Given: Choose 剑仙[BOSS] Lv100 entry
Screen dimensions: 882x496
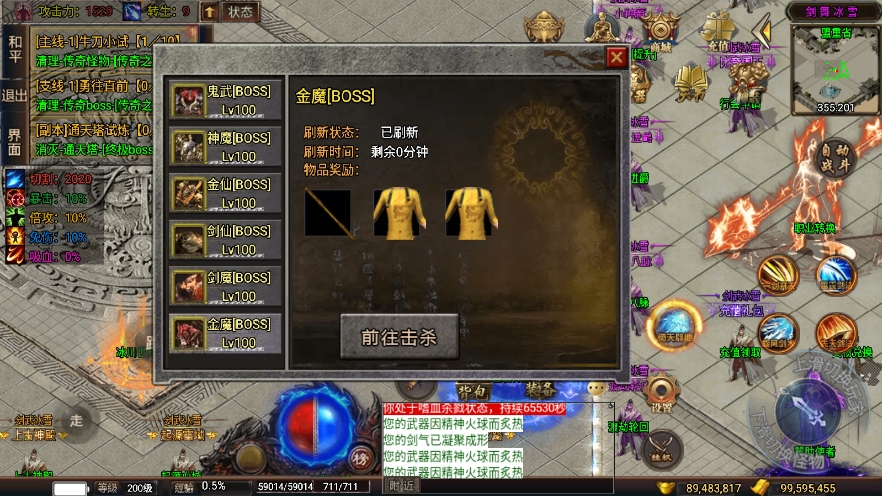Looking at the screenshot, I should (225, 240).
